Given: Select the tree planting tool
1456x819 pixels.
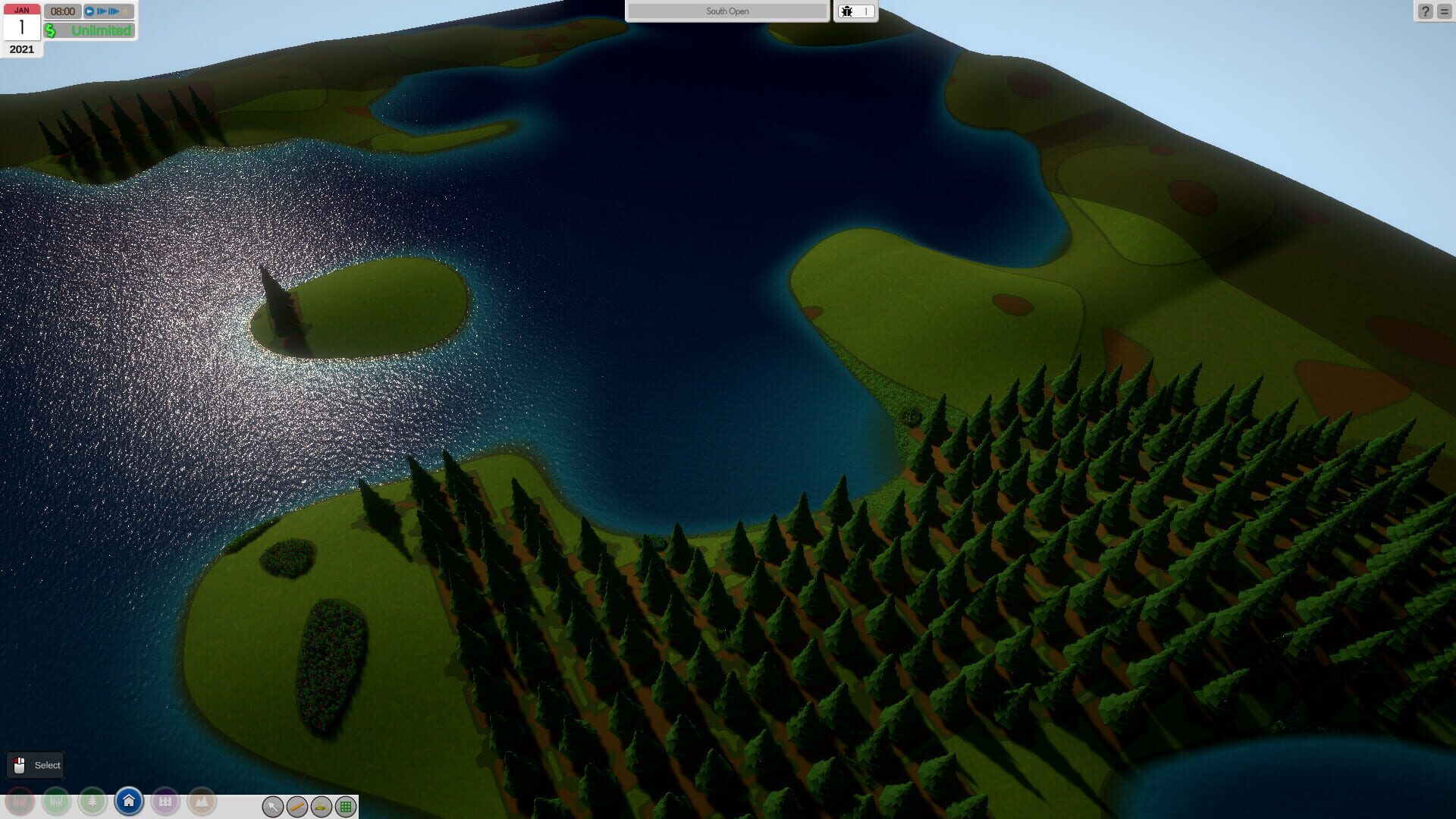Looking at the screenshot, I should click(93, 802).
